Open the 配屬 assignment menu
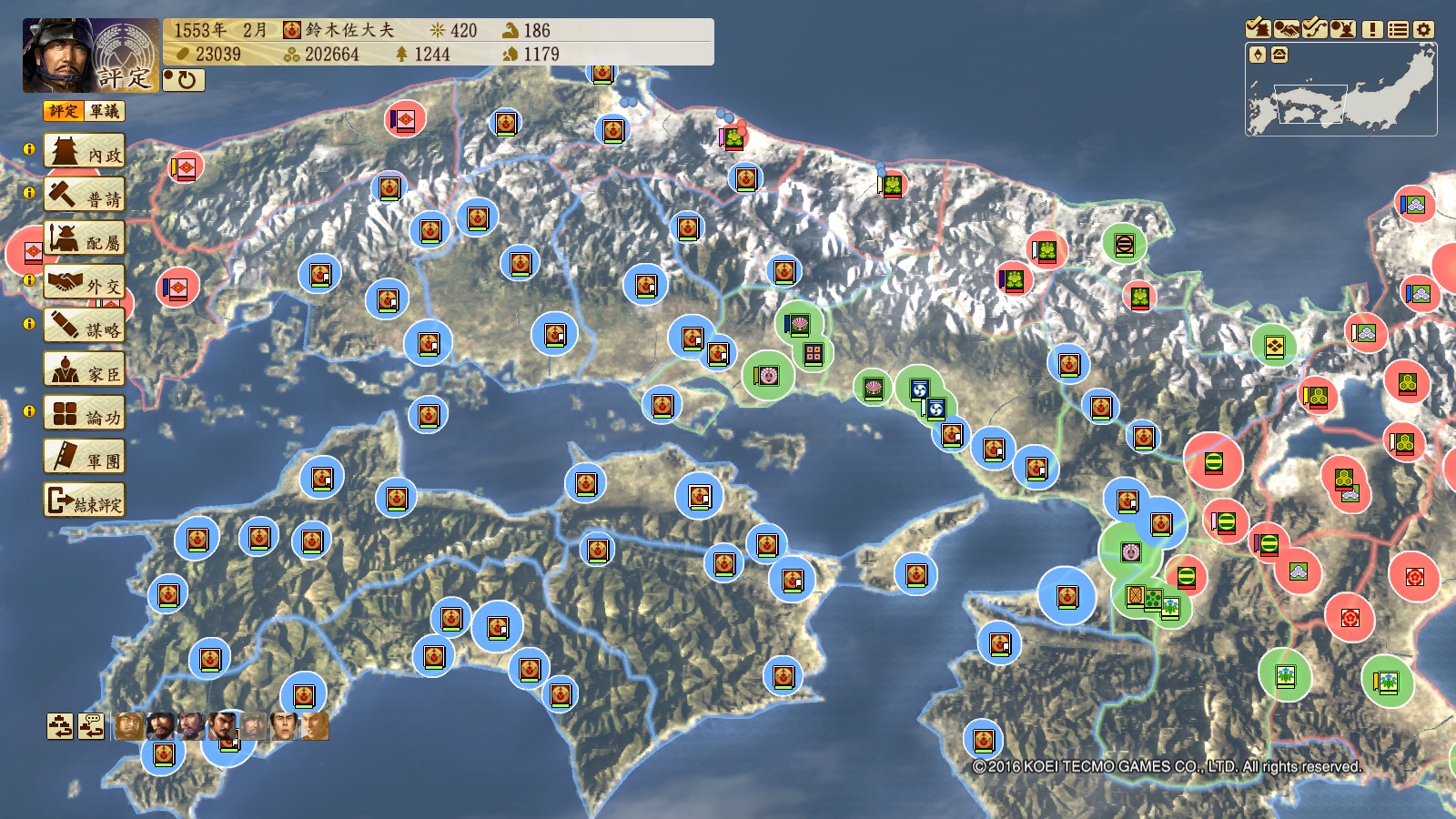The width and height of the screenshot is (1456, 819). [85, 240]
